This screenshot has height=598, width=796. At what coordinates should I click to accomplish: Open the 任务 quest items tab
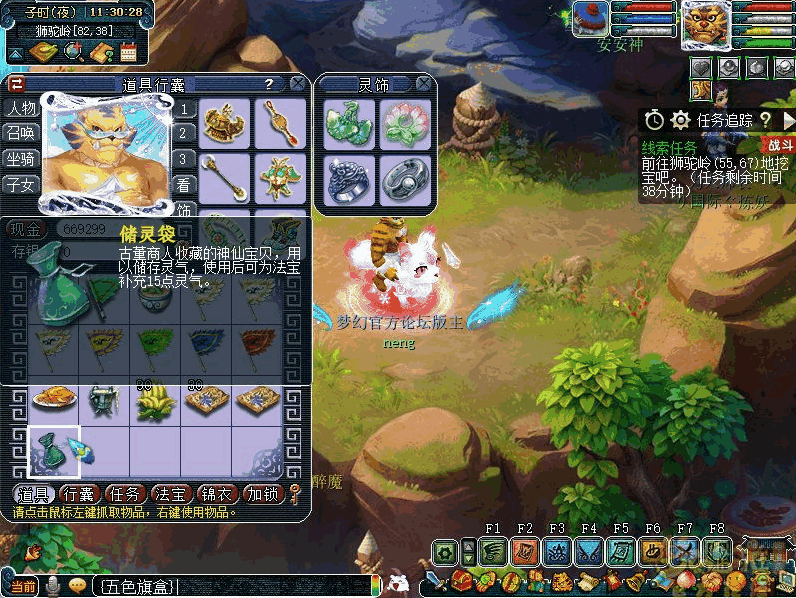point(126,493)
